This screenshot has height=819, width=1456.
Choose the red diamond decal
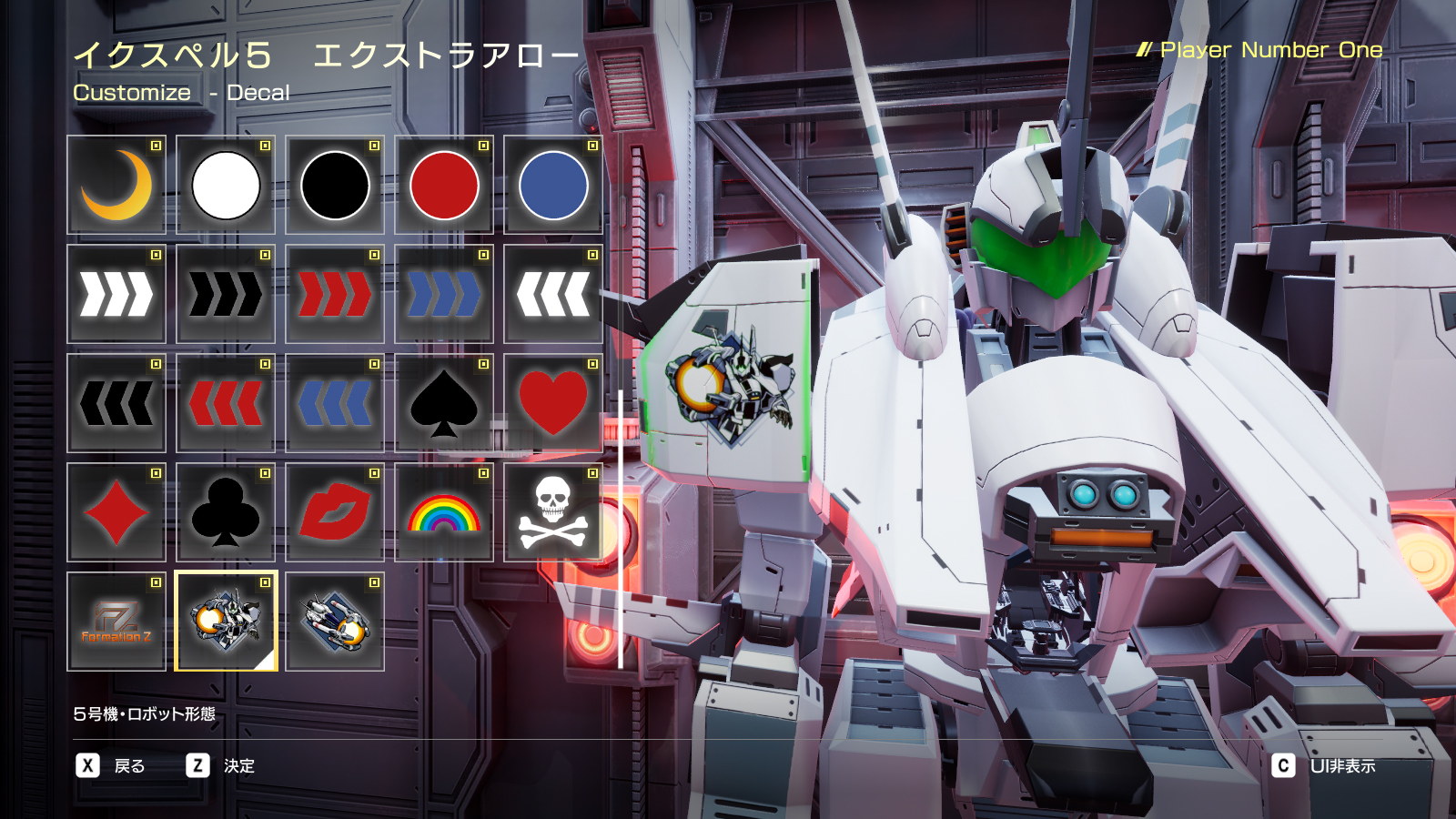point(116,512)
